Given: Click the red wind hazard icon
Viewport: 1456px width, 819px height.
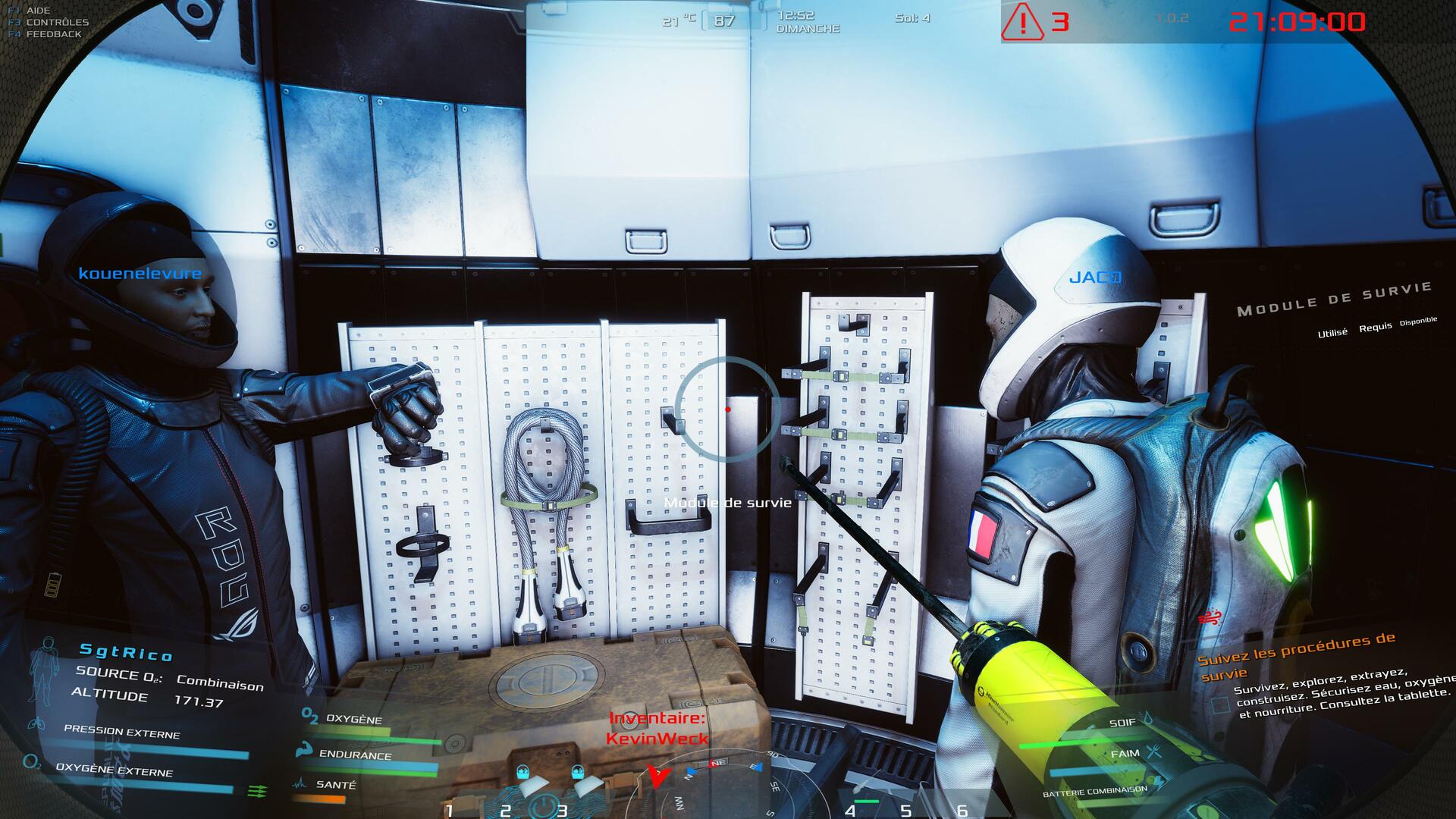Looking at the screenshot, I should [x=1210, y=617].
